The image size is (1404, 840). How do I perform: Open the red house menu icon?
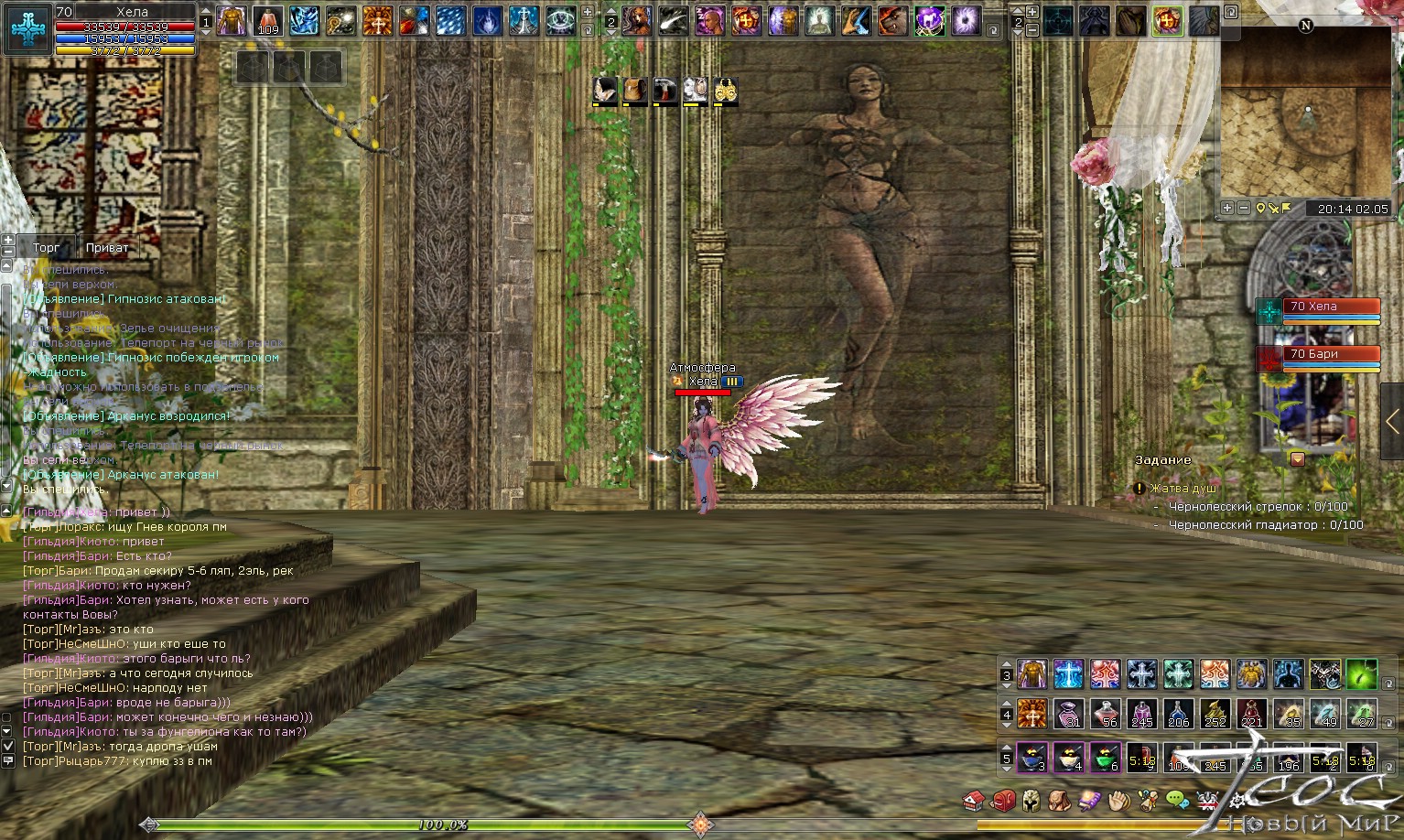coord(974,802)
